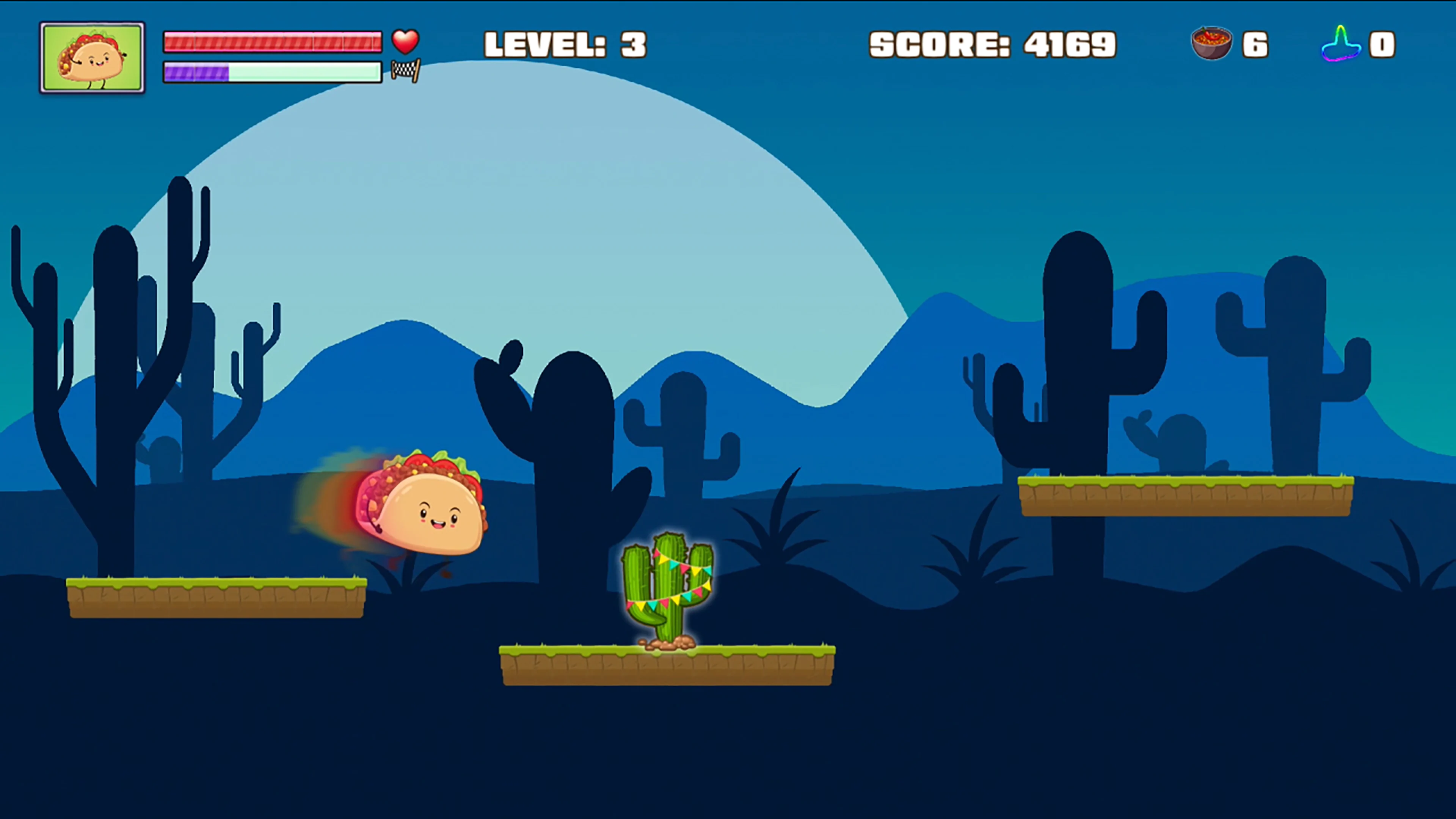
Task: Select the LEVEL heading text
Action: click(543, 44)
